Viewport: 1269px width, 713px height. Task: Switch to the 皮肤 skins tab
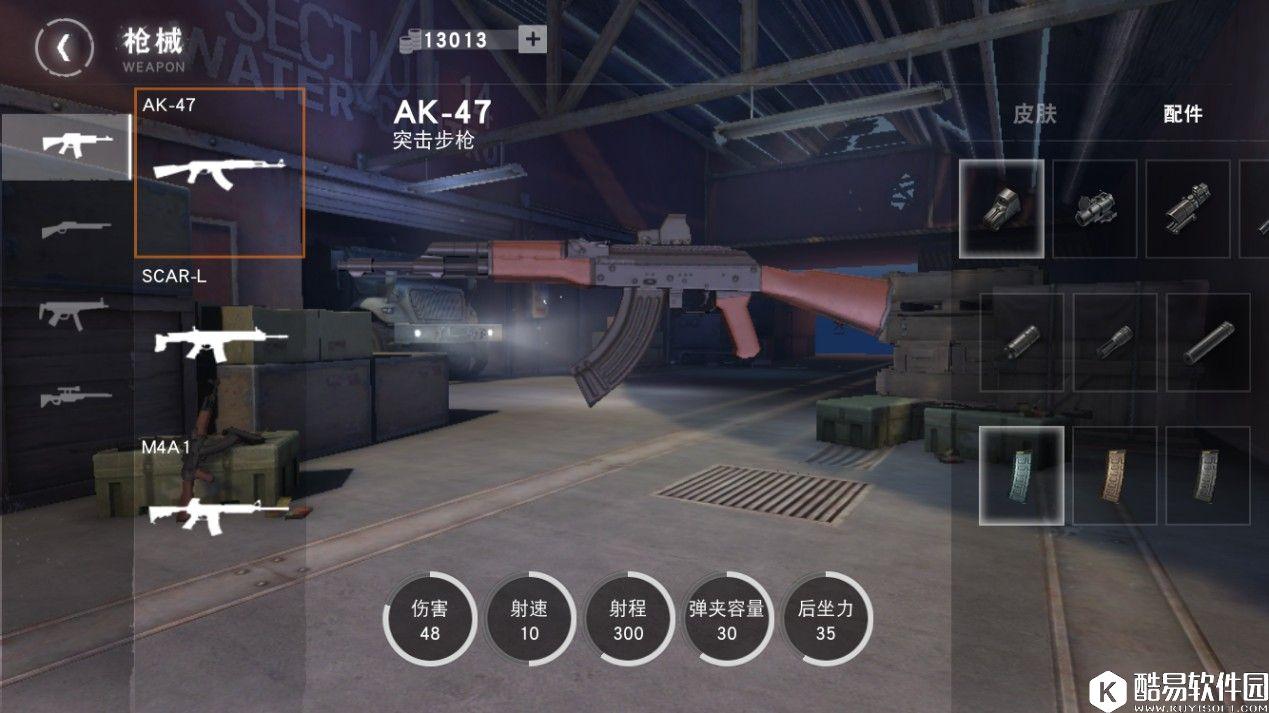click(1034, 114)
